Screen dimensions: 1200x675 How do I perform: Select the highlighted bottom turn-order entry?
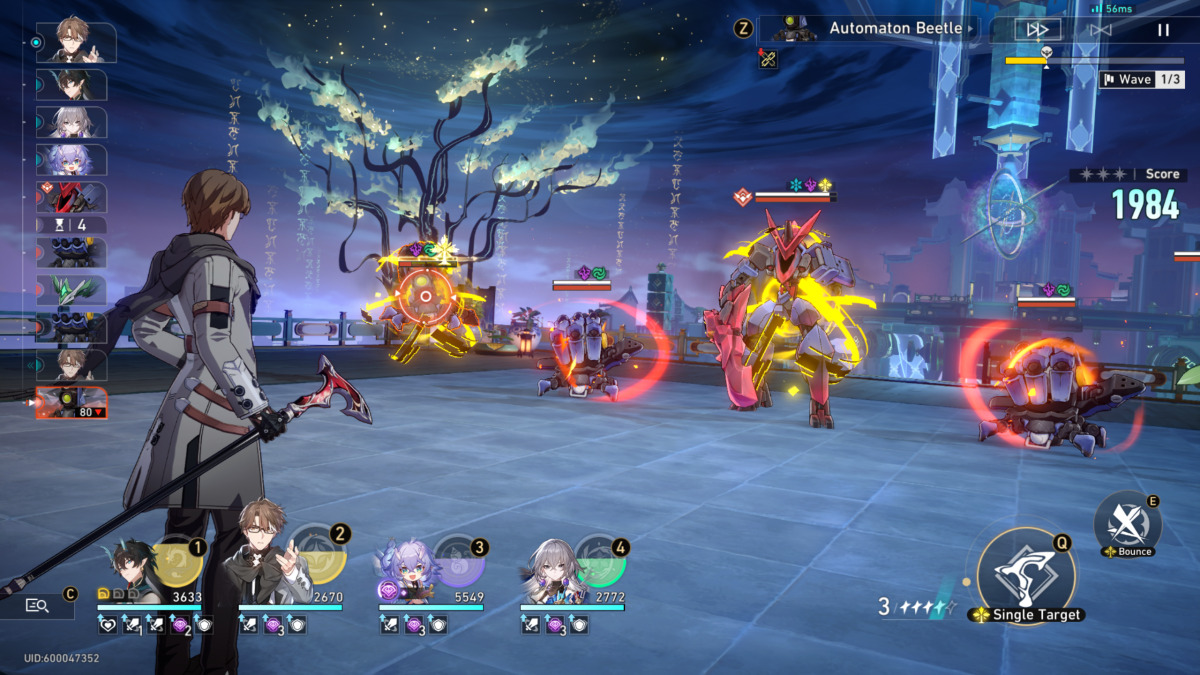71,403
